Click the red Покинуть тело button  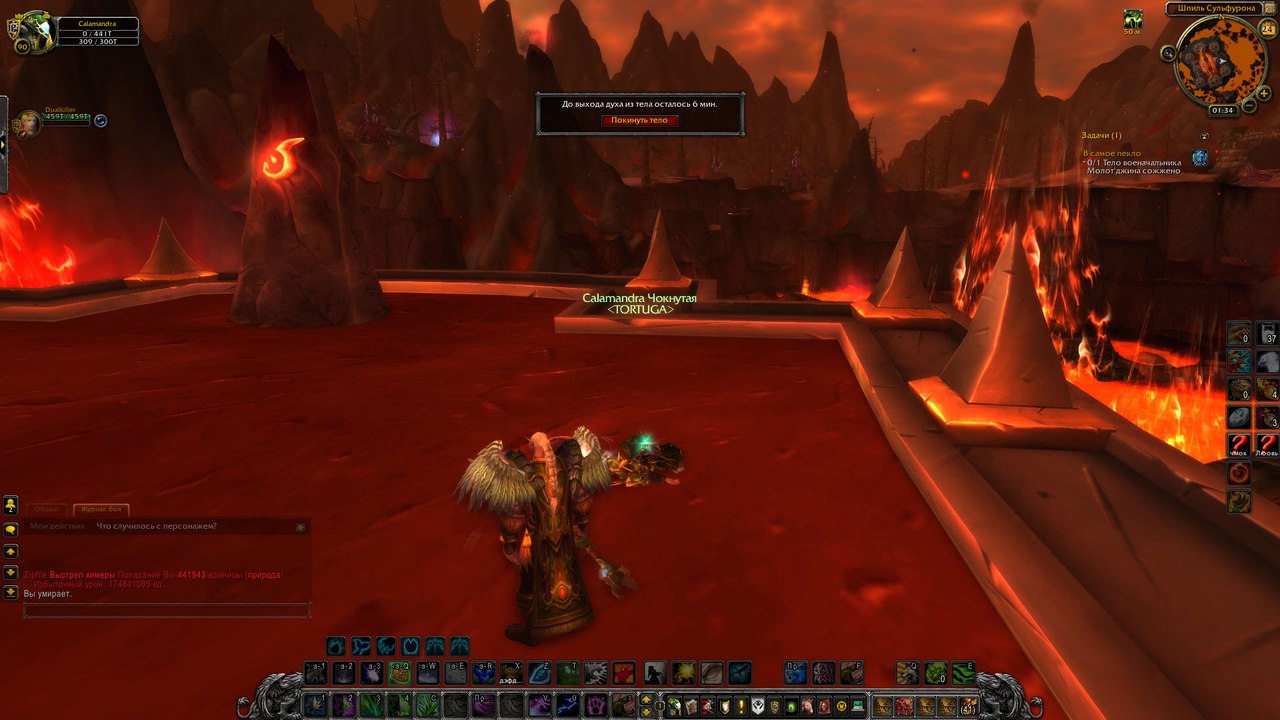pos(640,120)
